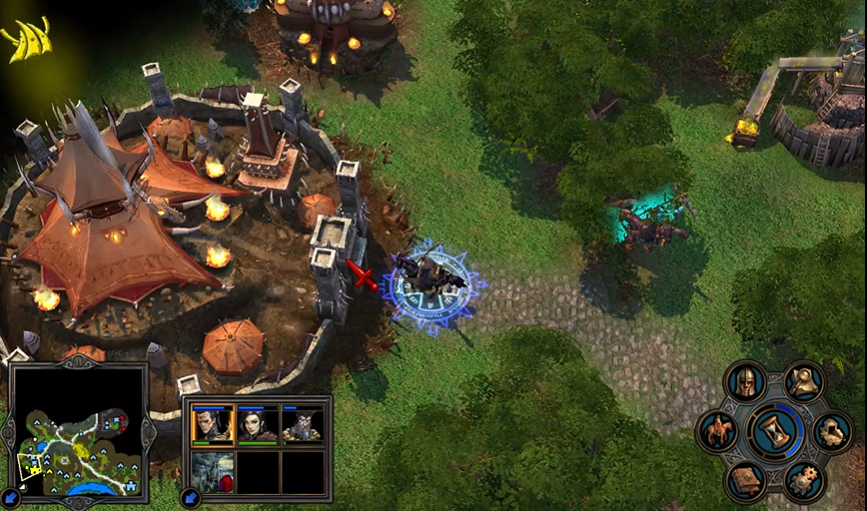Click the magnifying glass icon
Screen dimensions: 867x511
pyautogui.click(x=803, y=381)
